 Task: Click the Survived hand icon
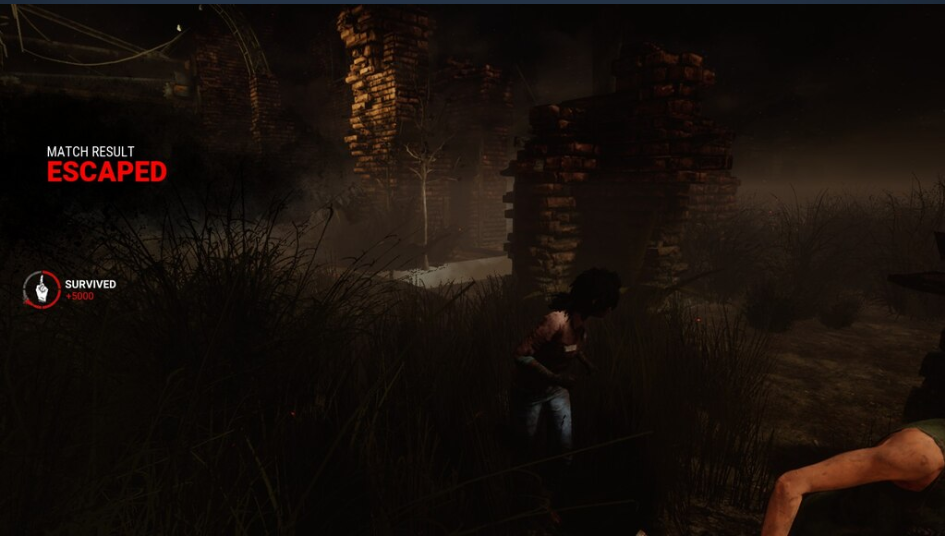click(42, 290)
